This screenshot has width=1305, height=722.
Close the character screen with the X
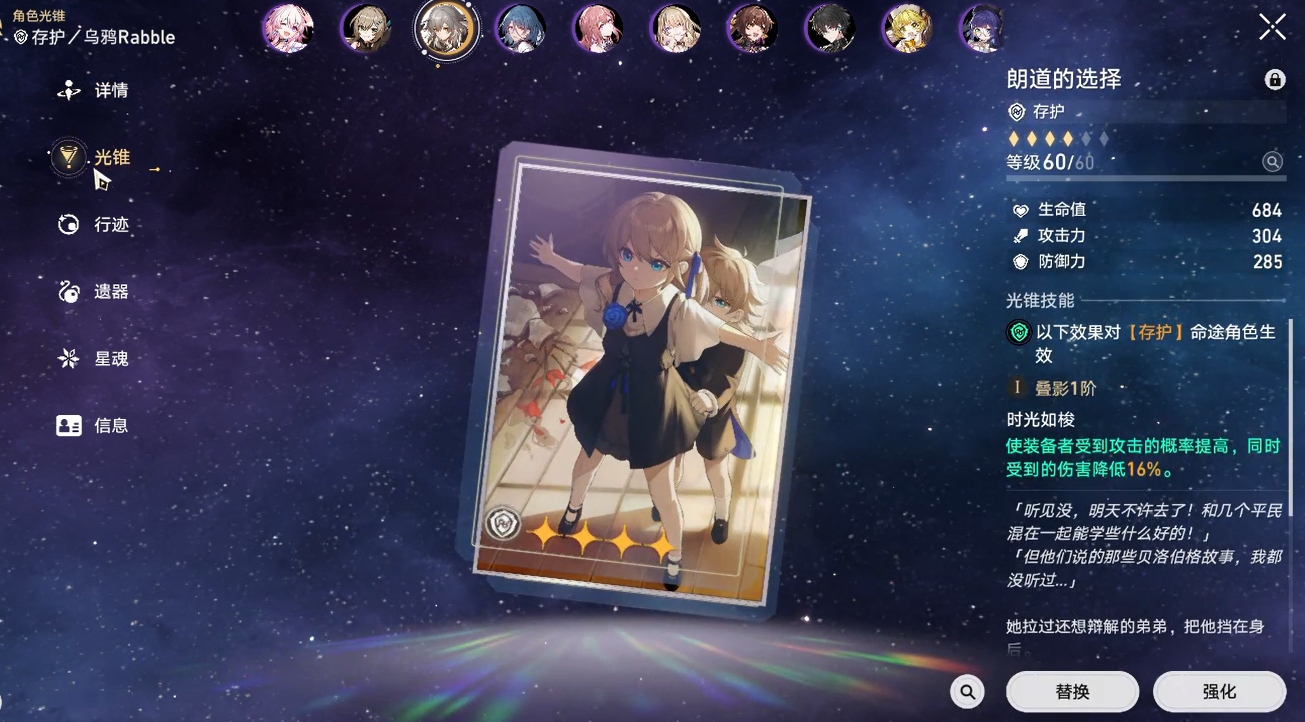1272,27
